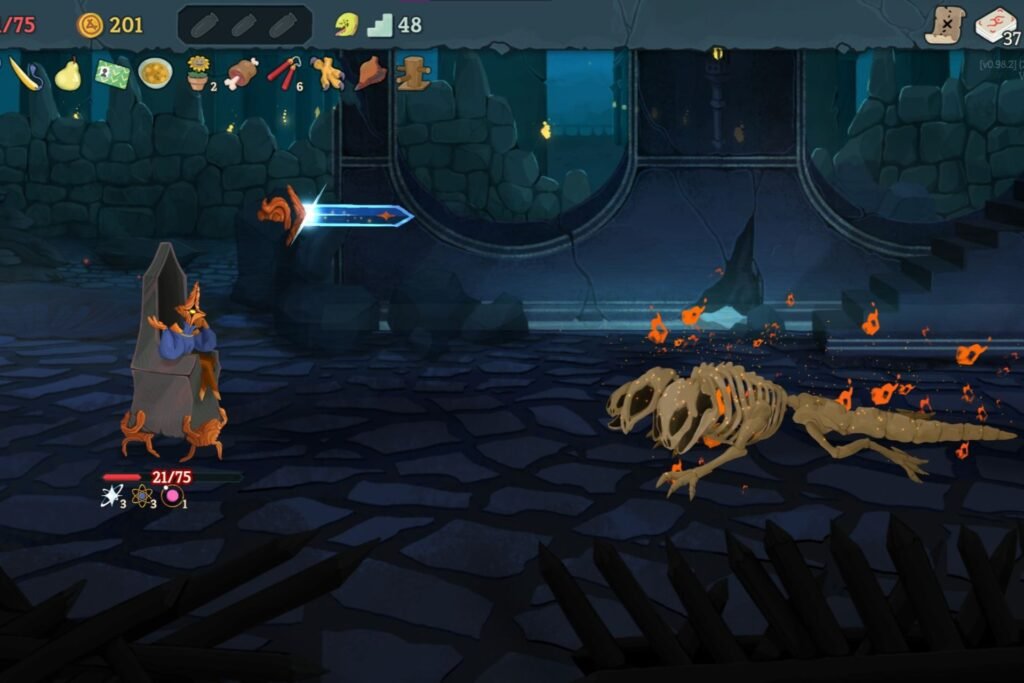Inspect the golden atom buff icon
The height and width of the screenshot is (683, 1024).
(x=143, y=495)
